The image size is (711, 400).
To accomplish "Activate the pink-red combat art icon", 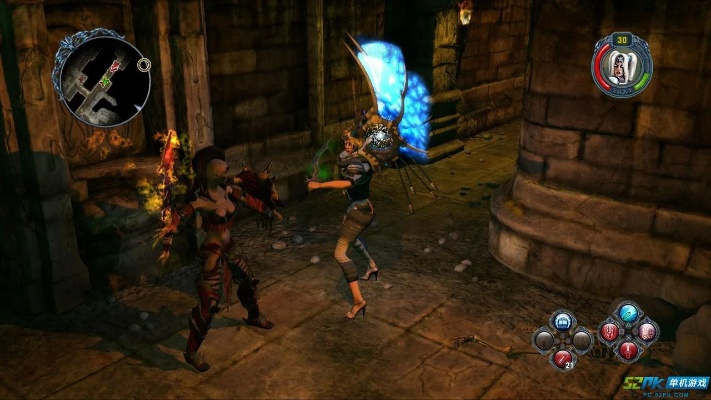I will coord(647,332).
